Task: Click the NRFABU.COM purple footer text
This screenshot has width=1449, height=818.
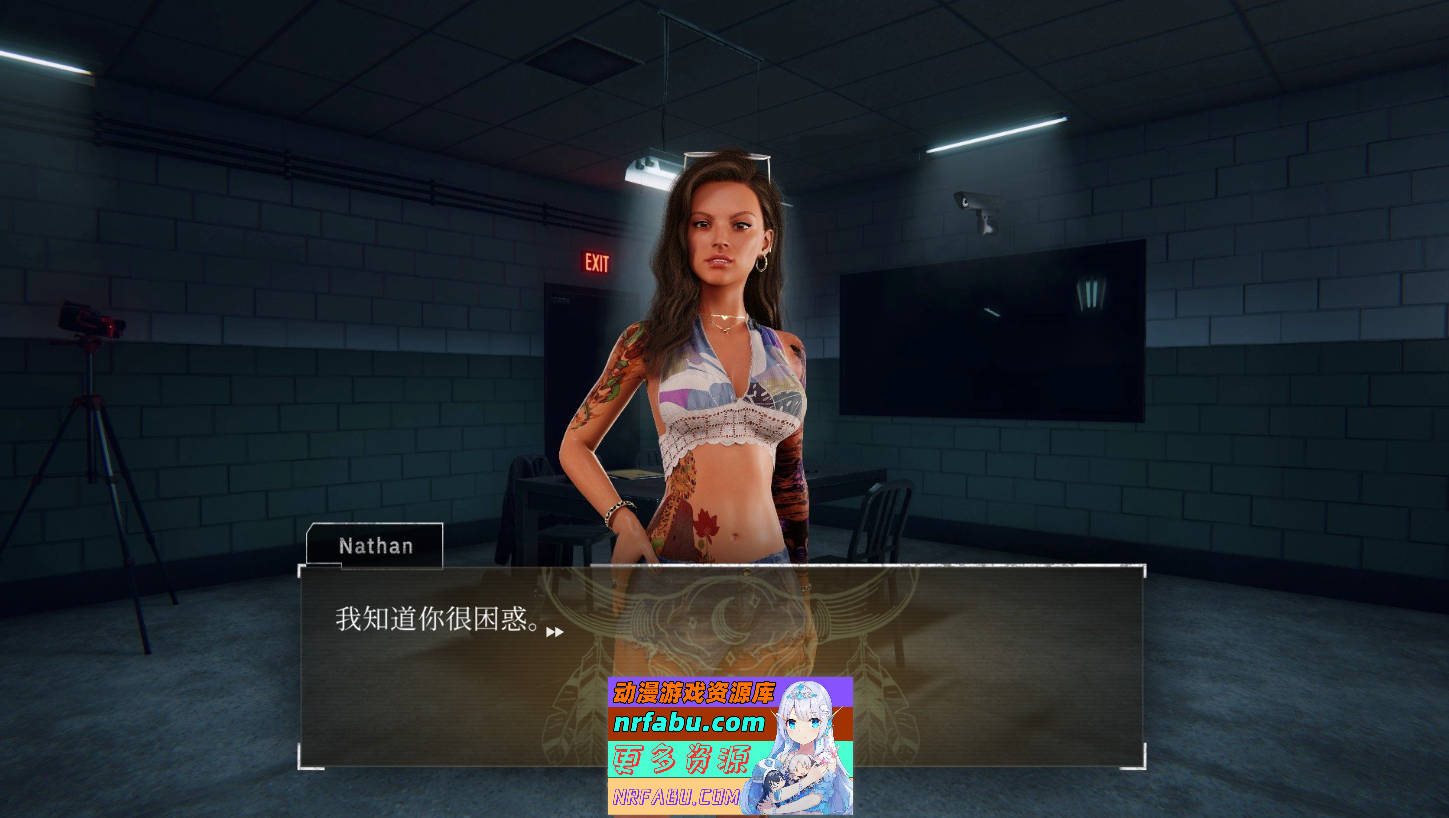Action: (x=675, y=795)
